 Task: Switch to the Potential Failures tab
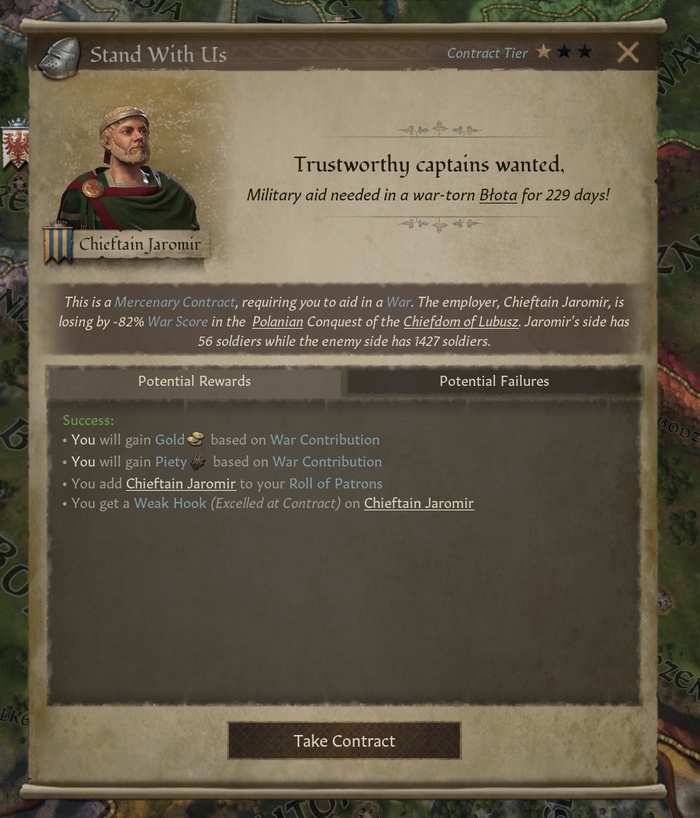(x=494, y=381)
